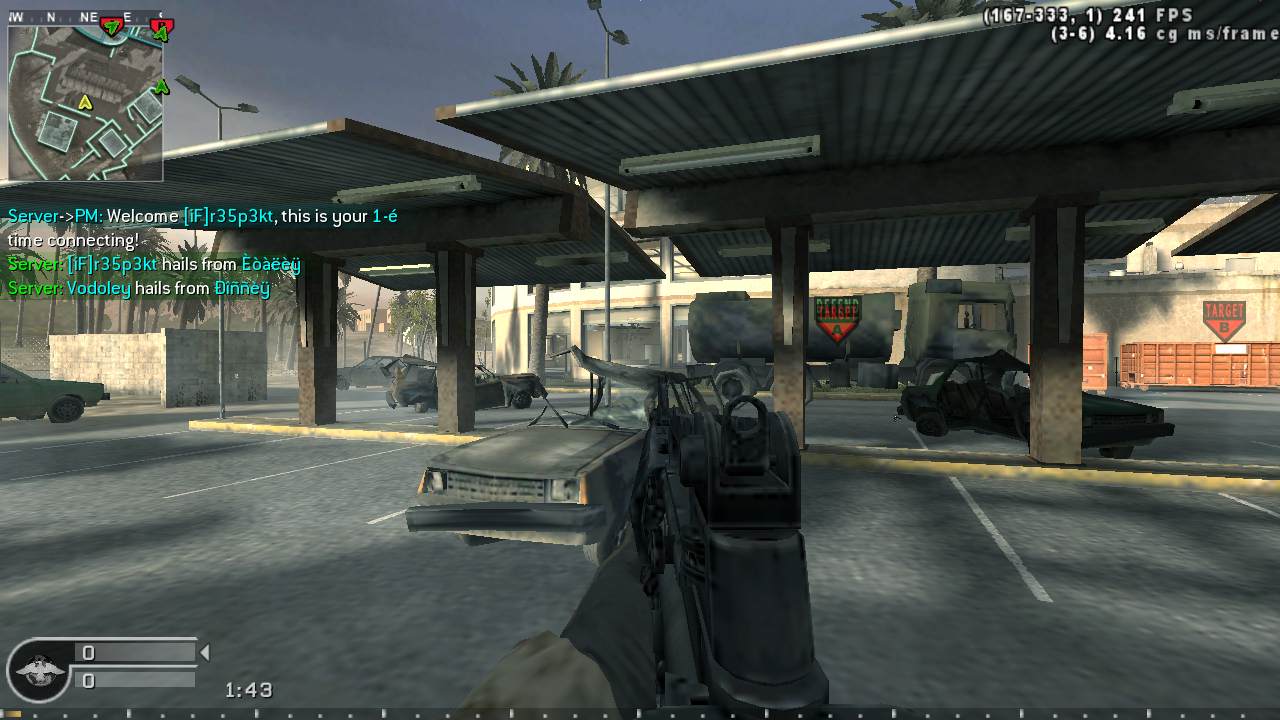
Task: Click the green teammate marker on the minimap
Action: pyautogui.click(x=161, y=87)
